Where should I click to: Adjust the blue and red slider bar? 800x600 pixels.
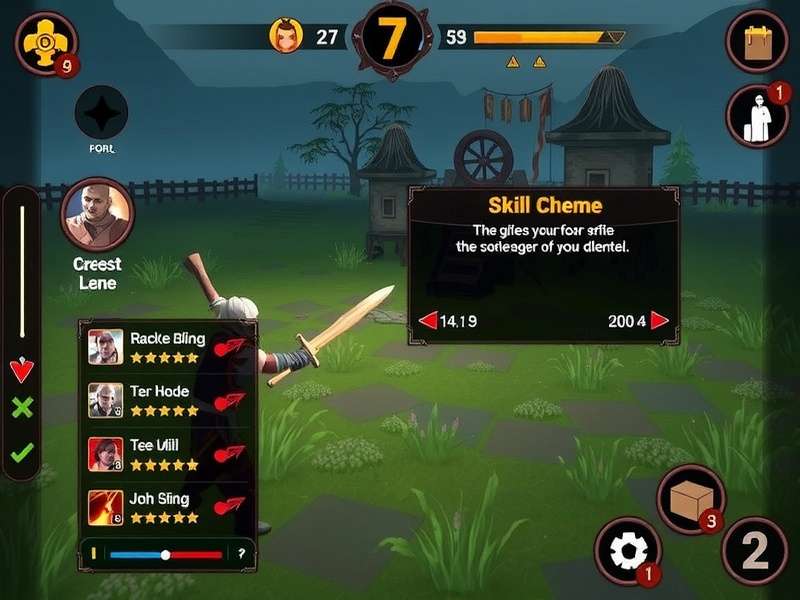pos(166,554)
